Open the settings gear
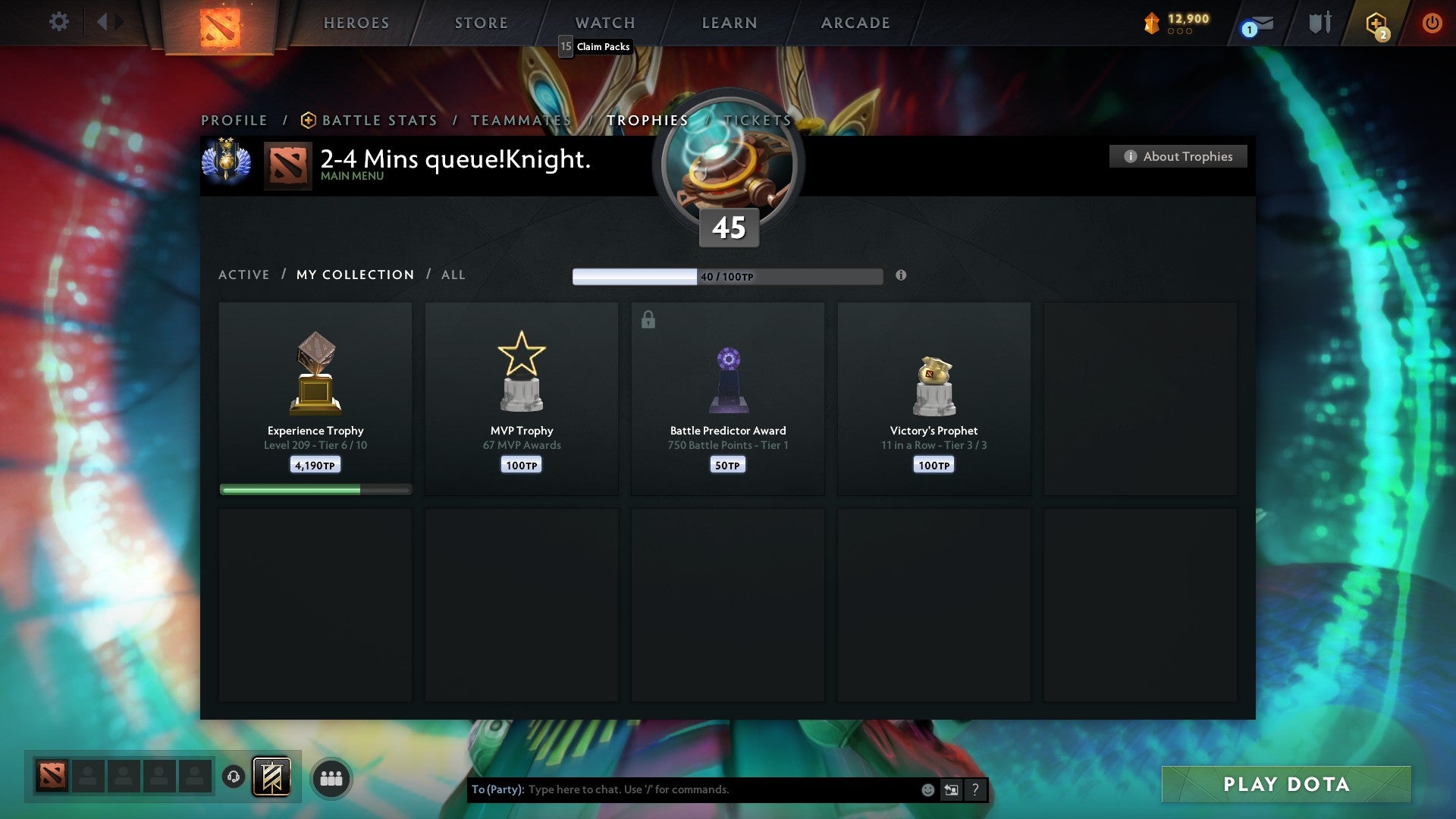 58,21
